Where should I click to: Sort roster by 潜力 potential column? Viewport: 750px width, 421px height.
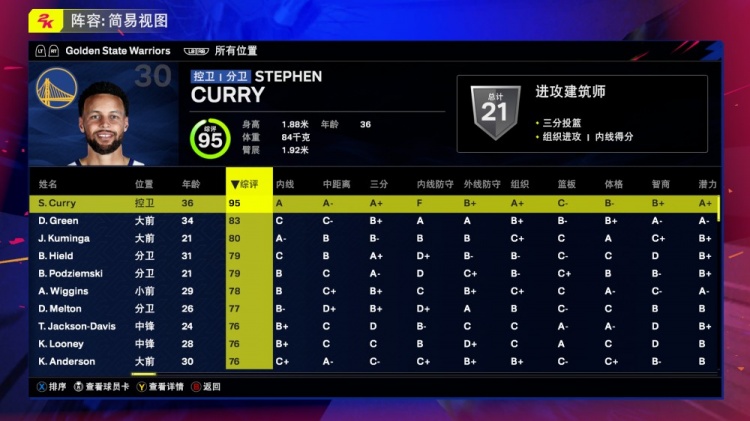pyautogui.click(x=707, y=184)
